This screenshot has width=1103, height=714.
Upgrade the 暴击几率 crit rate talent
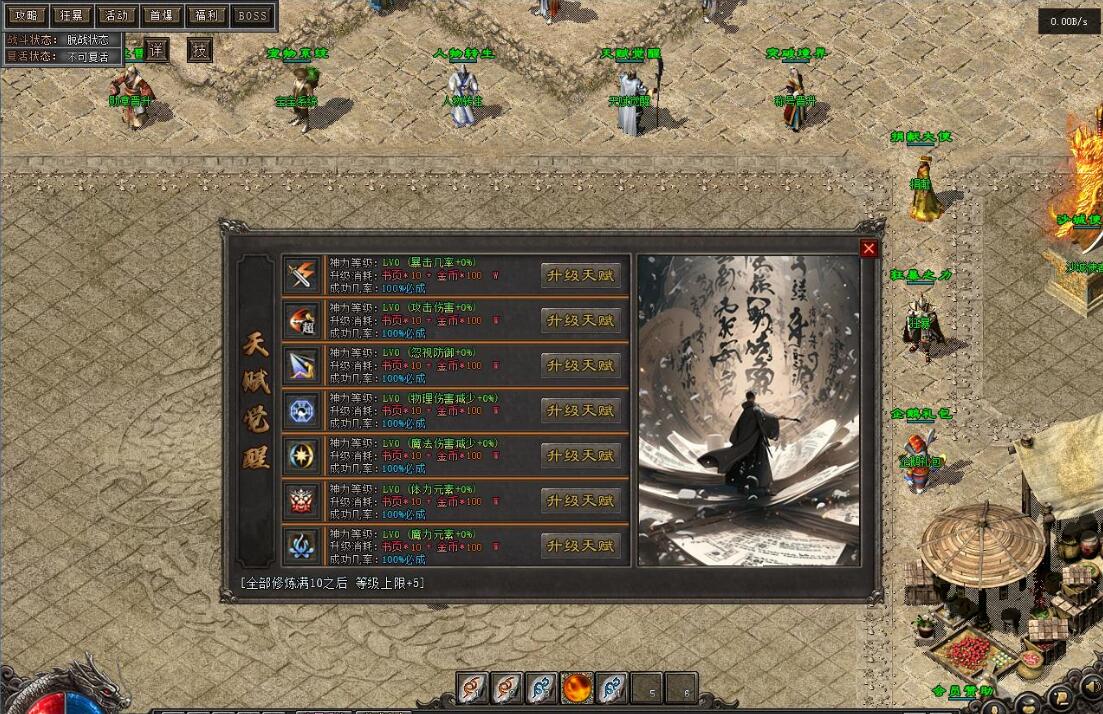(580, 276)
